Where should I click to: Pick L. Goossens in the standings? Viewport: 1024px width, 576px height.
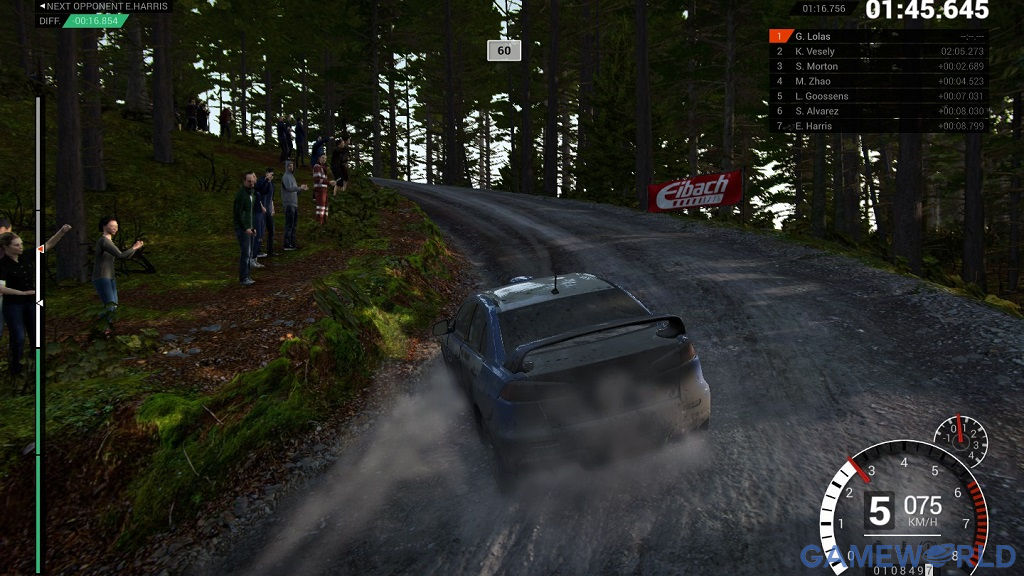[x=878, y=96]
